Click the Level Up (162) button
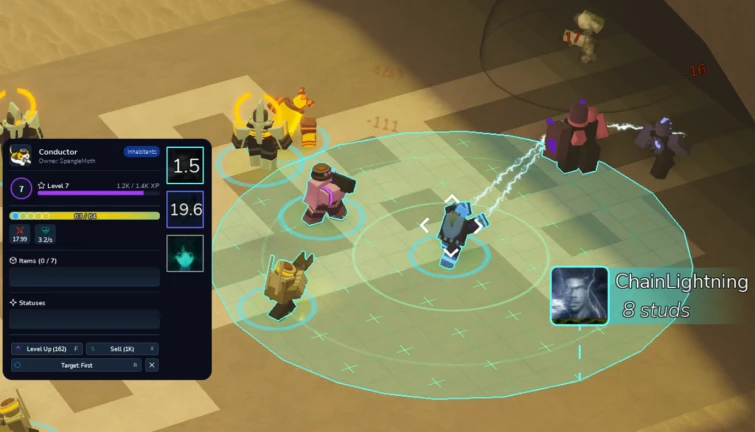The width and height of the screenshot is (755, 432). coord(47,349)
